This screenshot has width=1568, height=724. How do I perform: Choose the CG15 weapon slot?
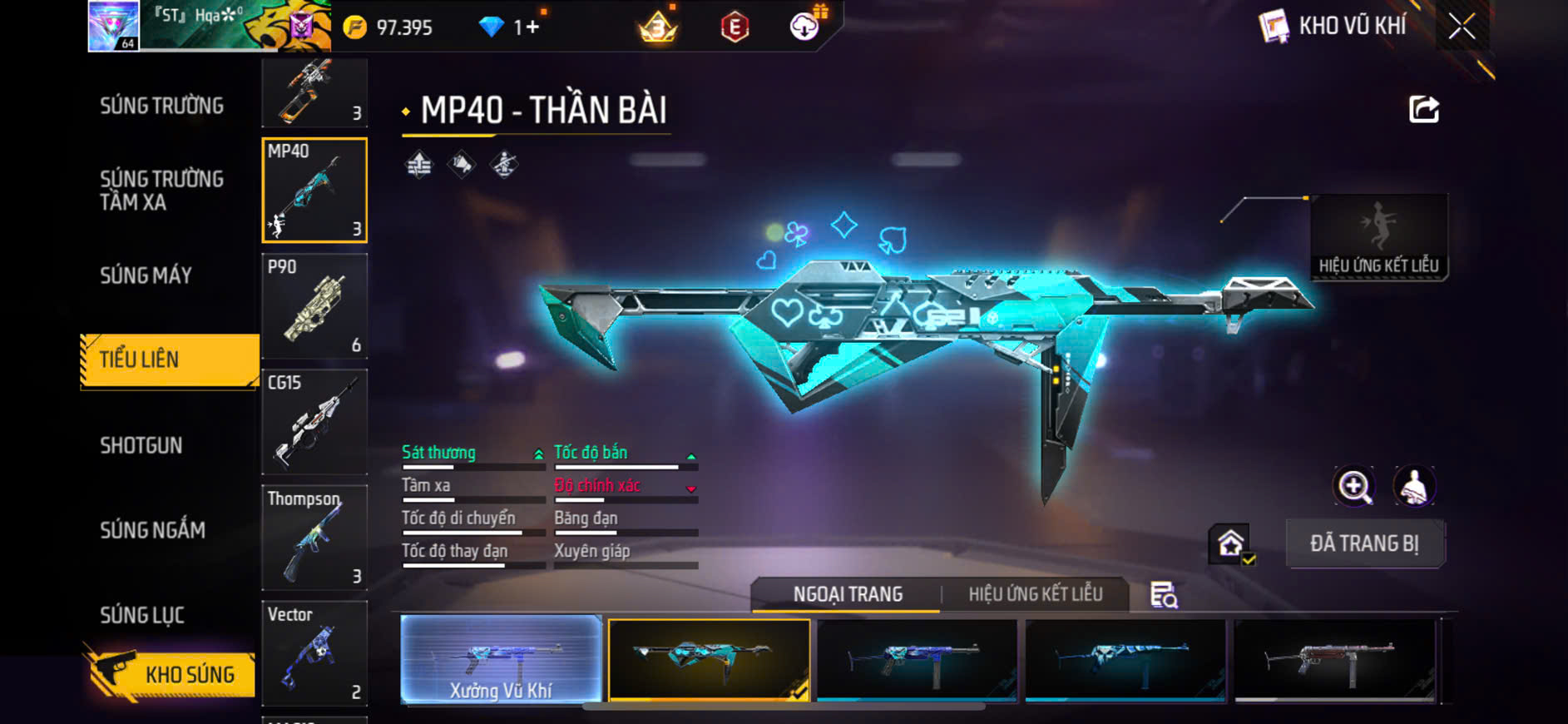pyautogui.click(x=314, y=422)
